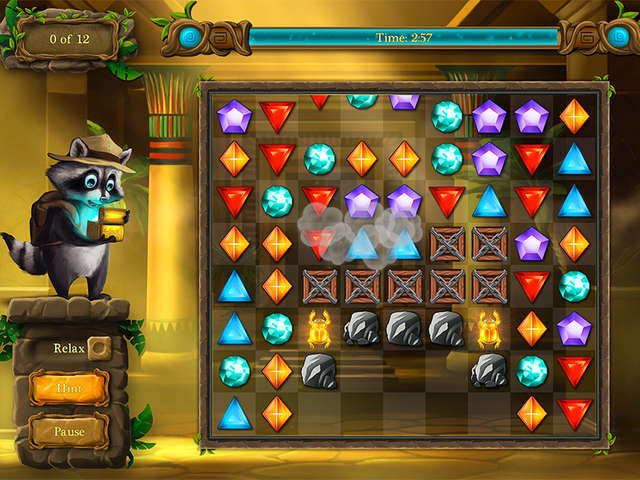This screenshot has width=640, height=480.
Task: Pick the golden scarab beside the orange diamond
Action: tap(490, 327)
